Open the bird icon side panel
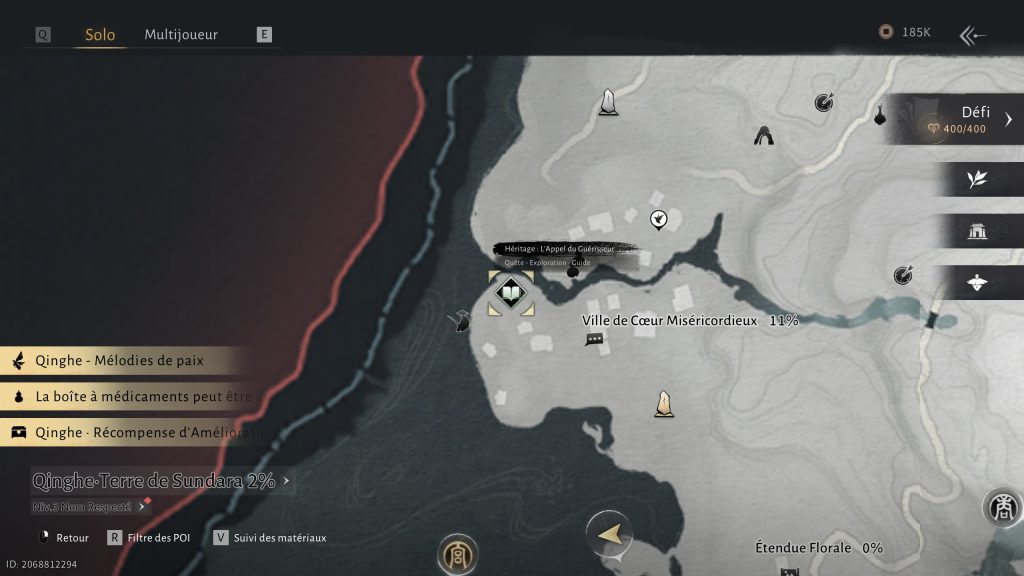 [977, 283]
